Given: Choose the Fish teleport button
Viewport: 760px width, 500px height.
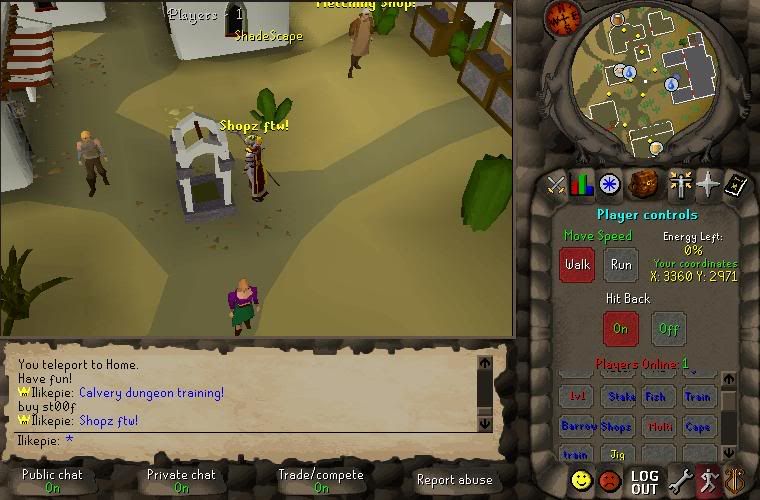Looking at the screenshot, I should (x=656, y=397).
